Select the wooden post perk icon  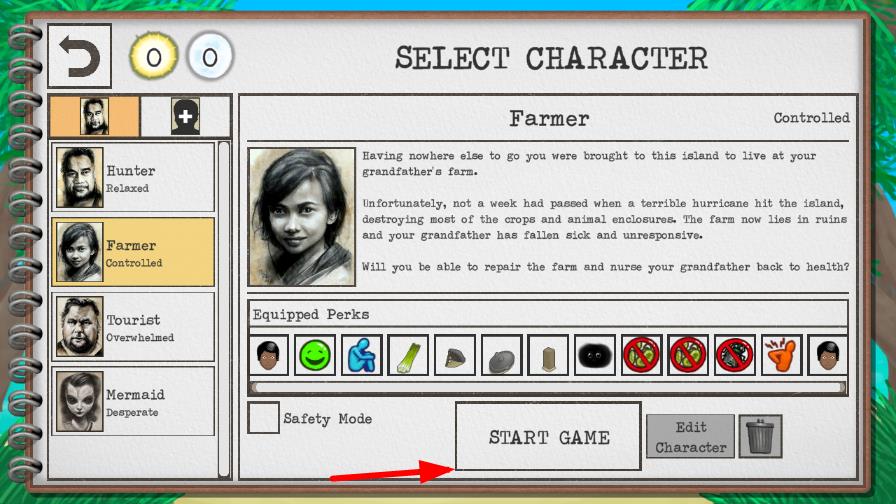548,355
